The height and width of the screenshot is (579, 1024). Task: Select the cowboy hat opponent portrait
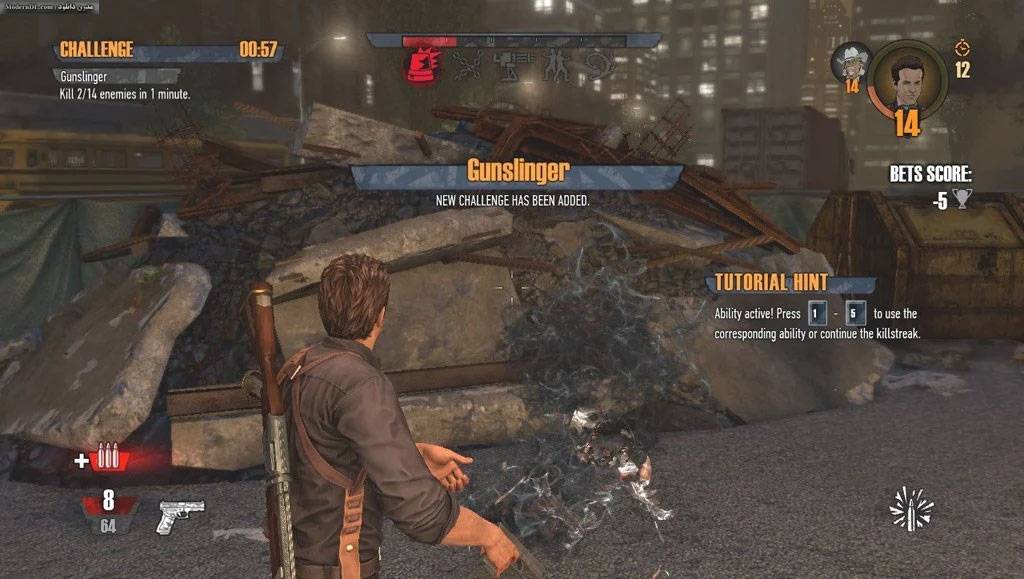tap(852, 62)
